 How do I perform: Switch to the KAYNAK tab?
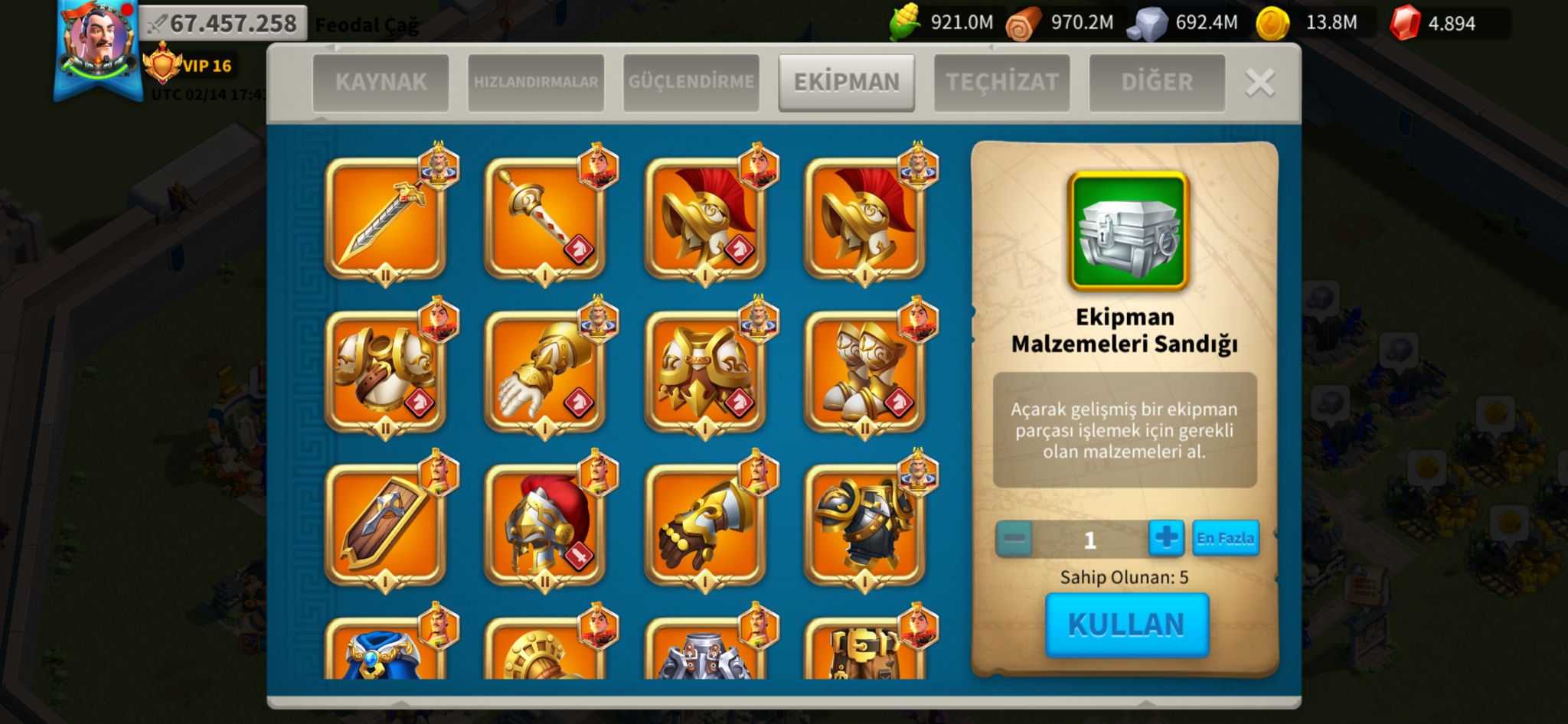tap(381, 82)
